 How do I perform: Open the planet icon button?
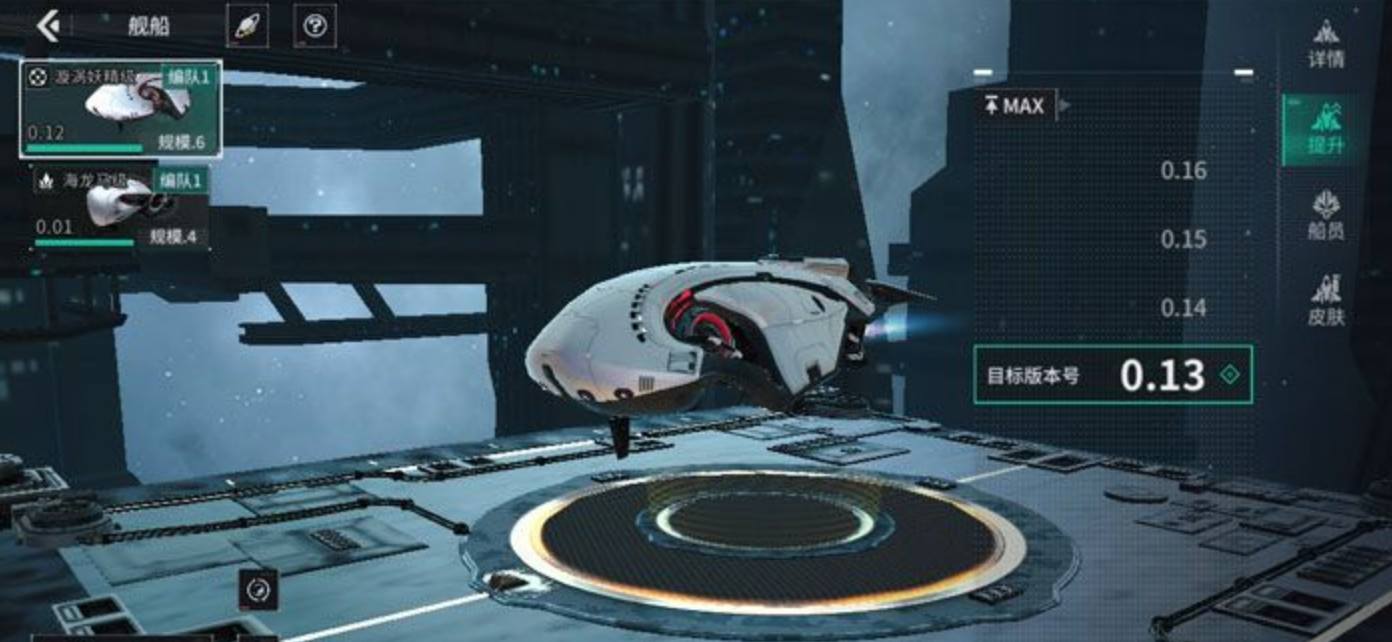click(246, 26)
